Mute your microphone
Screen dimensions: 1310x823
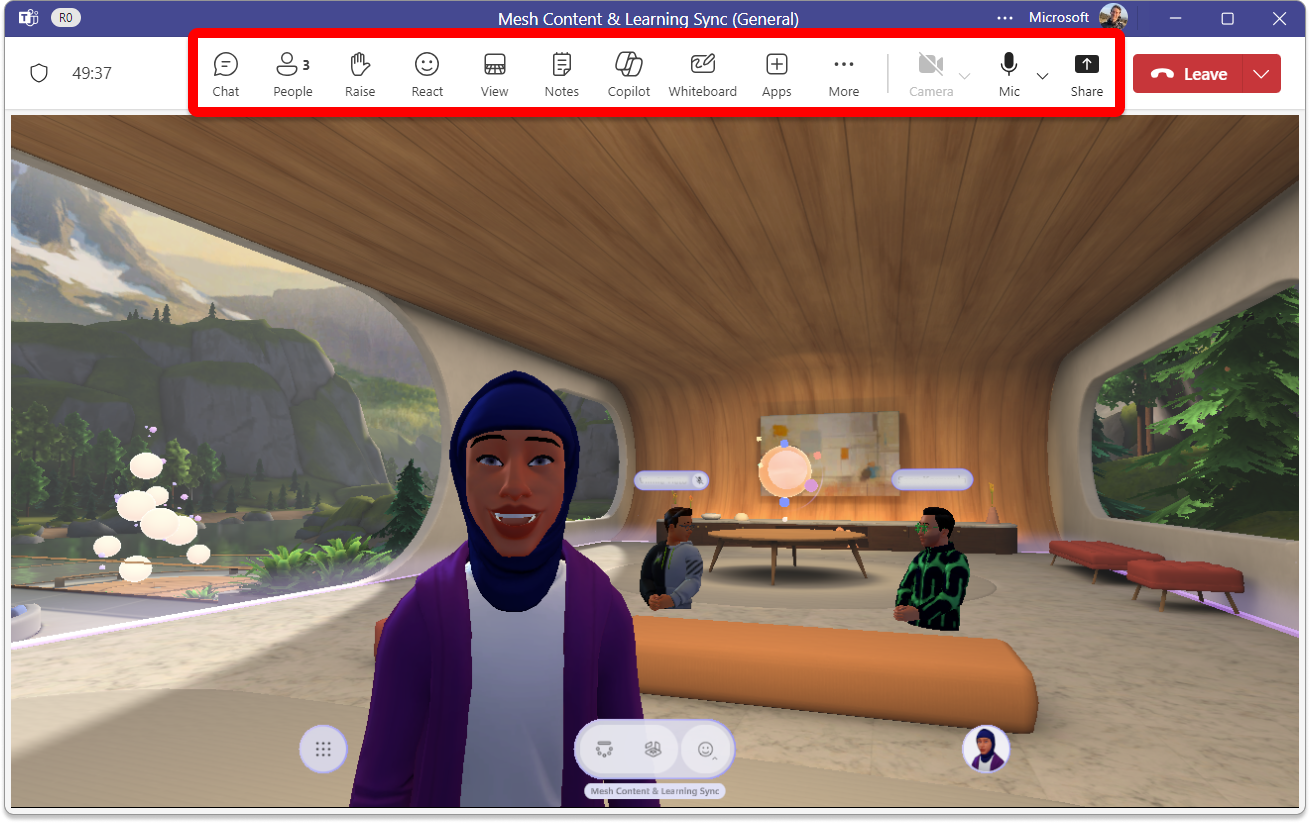[x=1008, y=70]
